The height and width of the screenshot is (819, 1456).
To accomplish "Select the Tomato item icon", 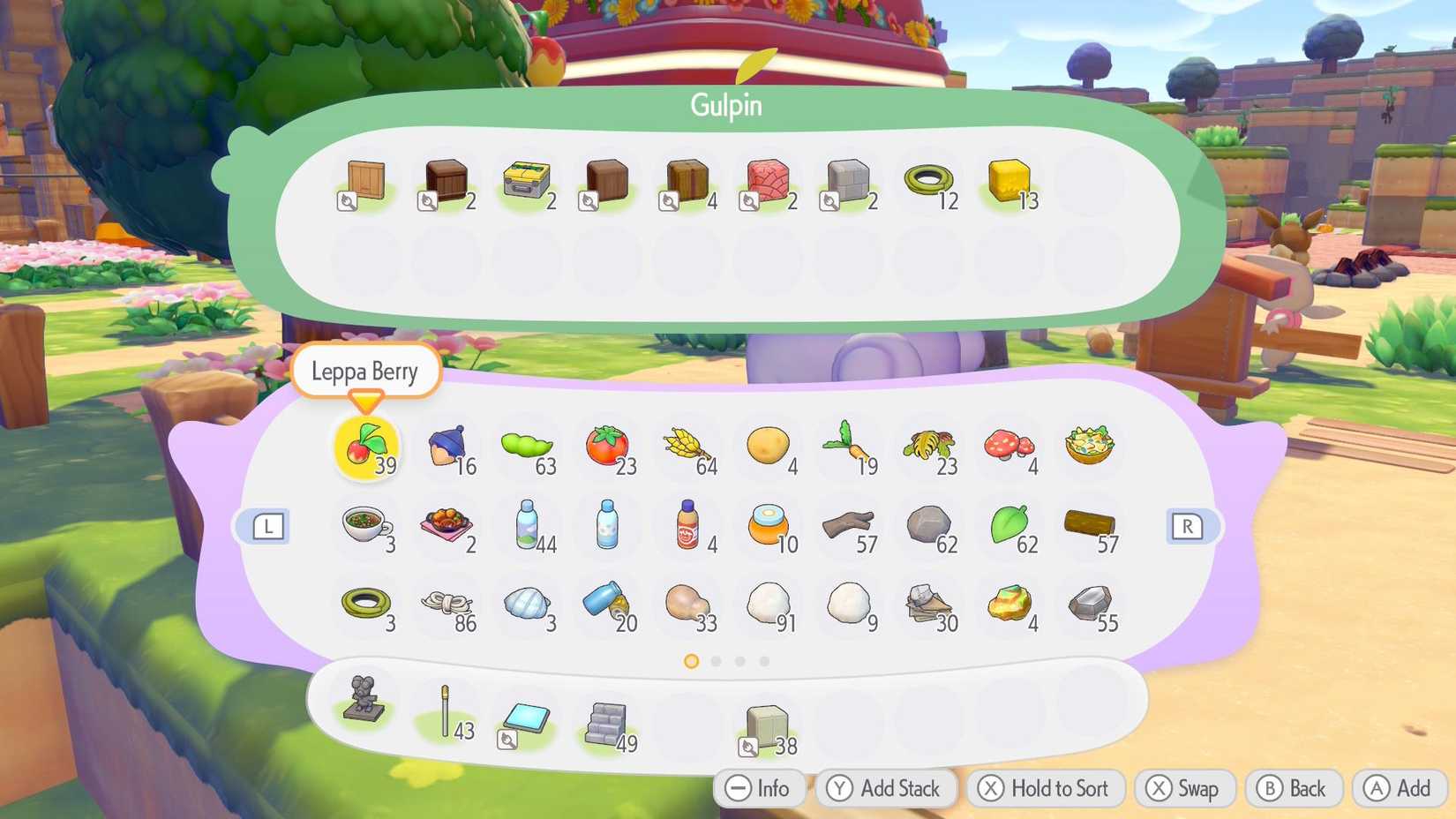I will (x=606, y=446).
